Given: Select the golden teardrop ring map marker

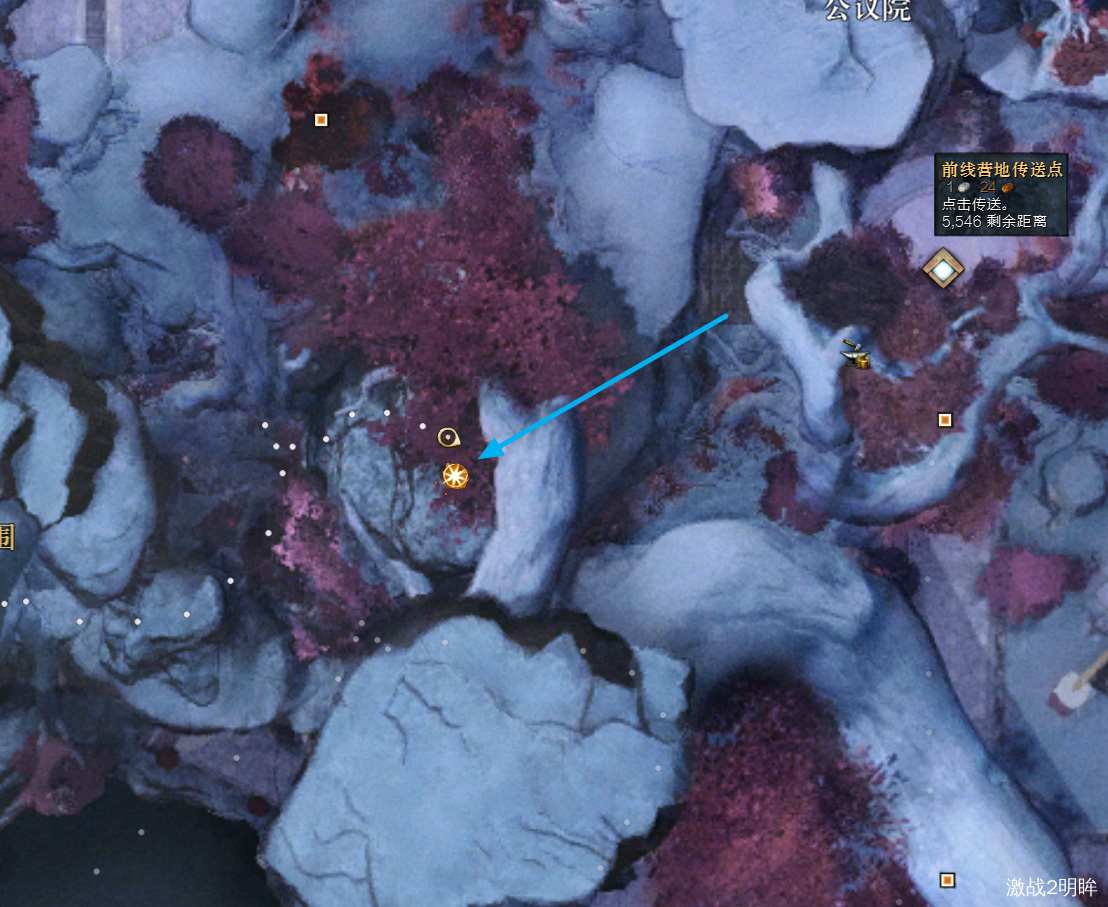Looking at the screenshot, I should tap(448, 436).
